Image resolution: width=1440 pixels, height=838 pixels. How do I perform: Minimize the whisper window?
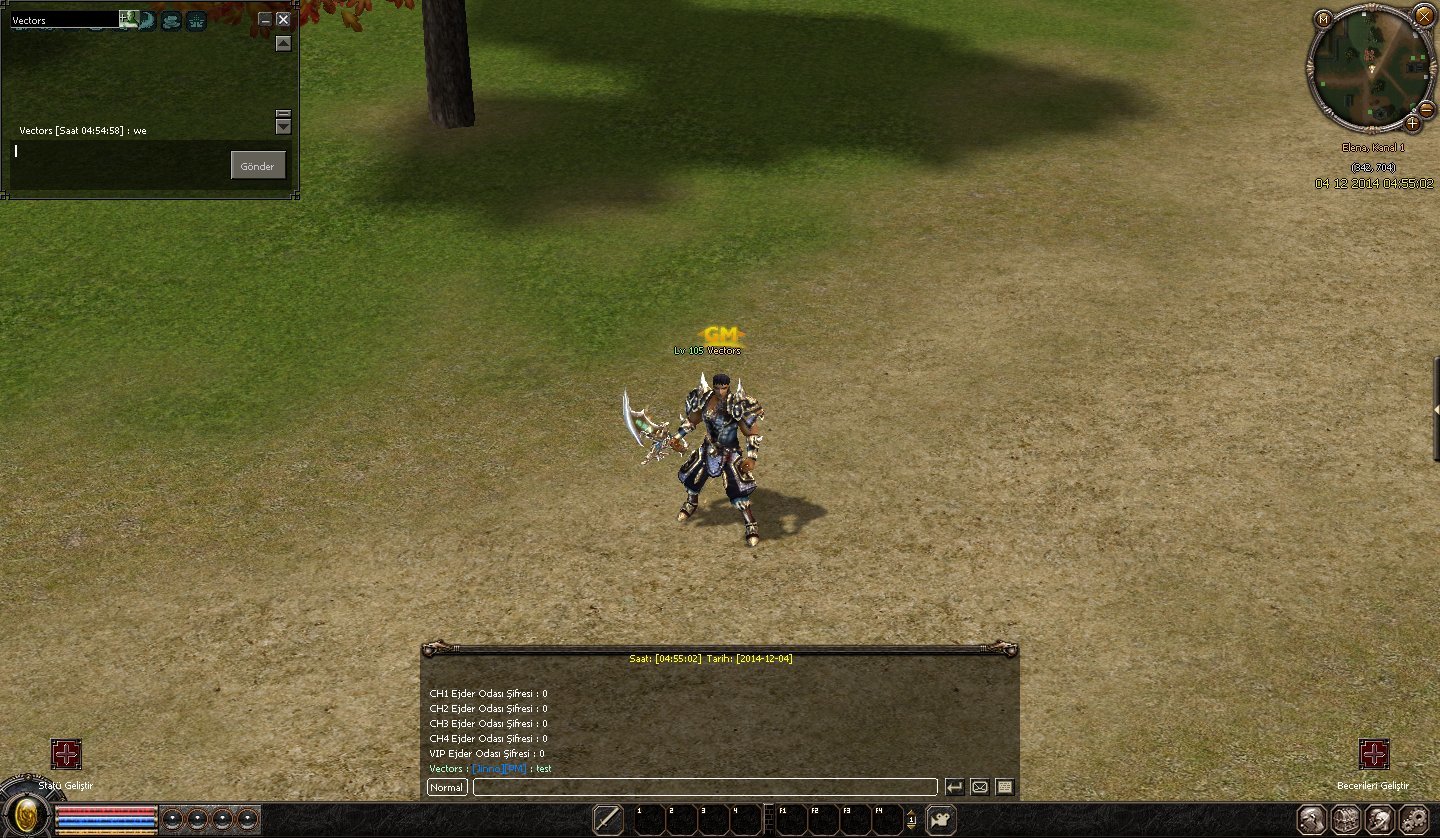(x=264, y=19)
